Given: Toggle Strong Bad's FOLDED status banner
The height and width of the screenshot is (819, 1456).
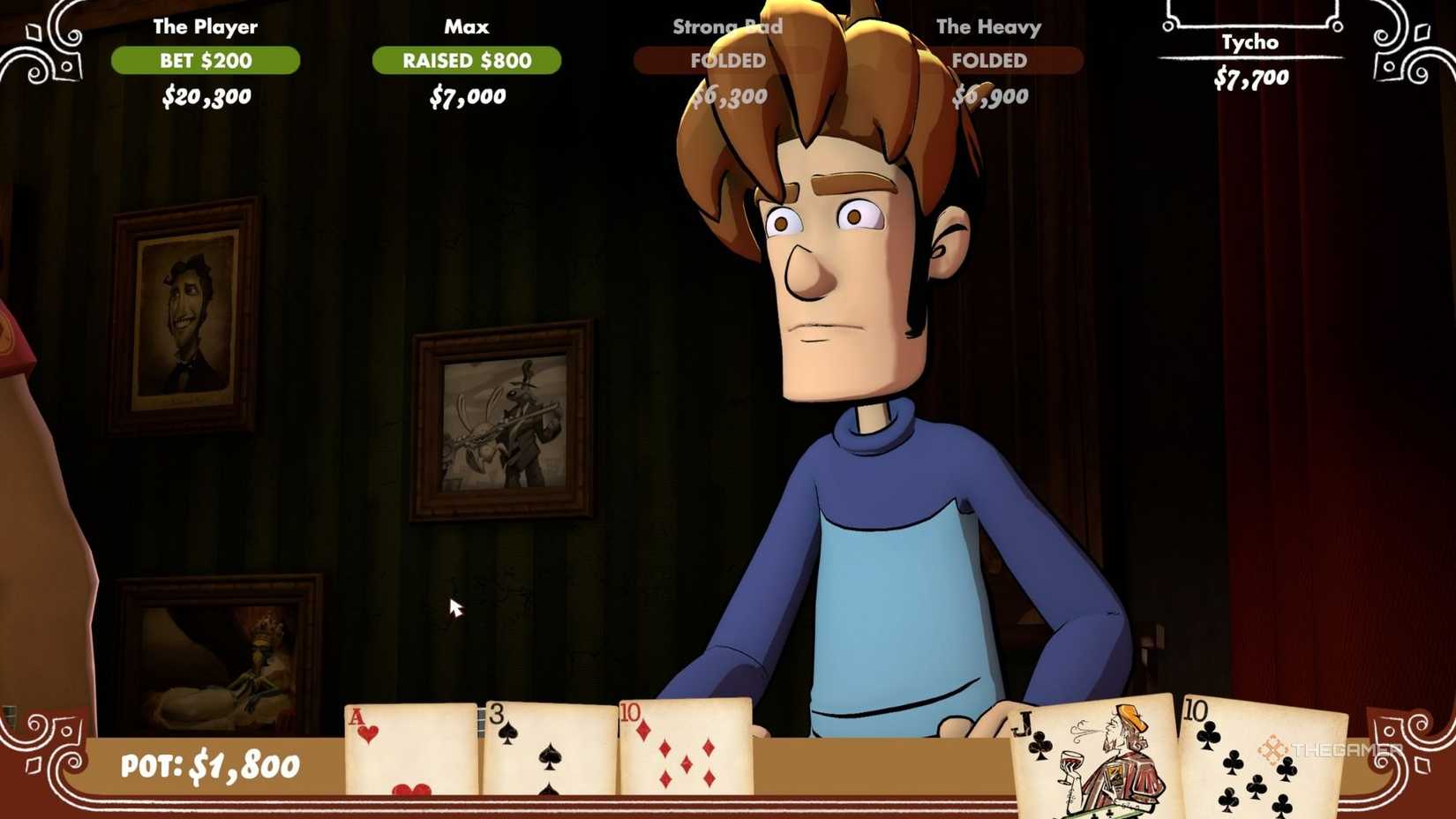Looking at the screenshot, I should (728, 61).
